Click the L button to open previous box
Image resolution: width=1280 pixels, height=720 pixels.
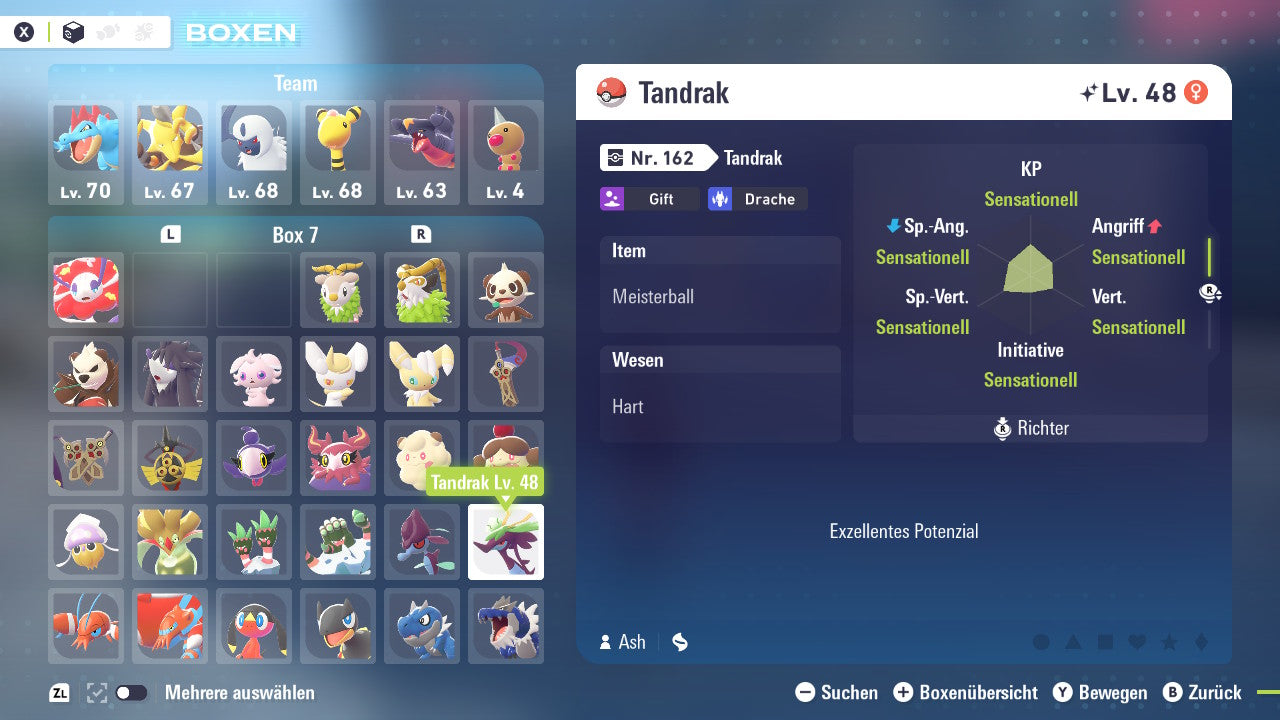170,232
